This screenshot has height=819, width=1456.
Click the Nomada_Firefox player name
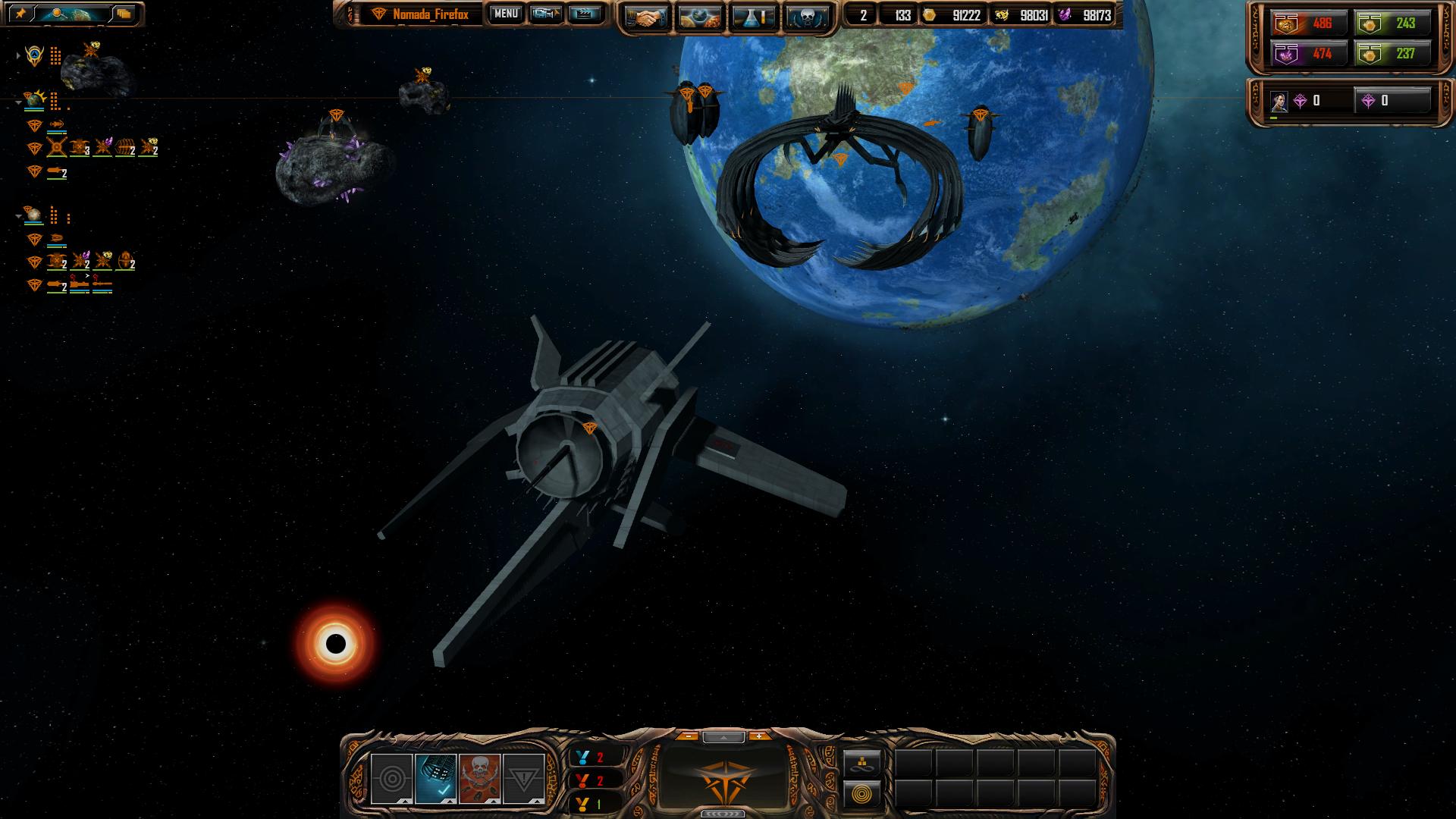[x=430, y=14]
